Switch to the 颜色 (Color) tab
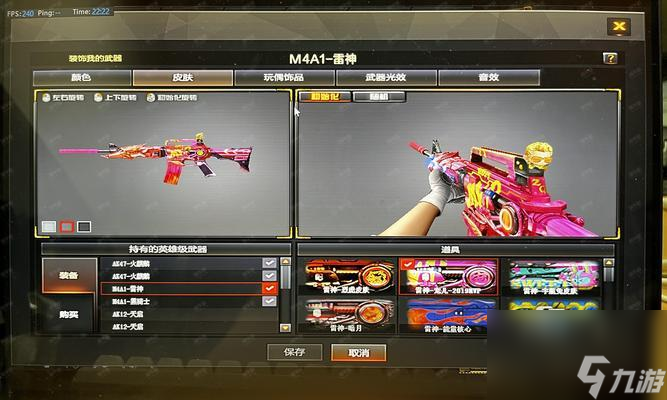Viewport: 667px width, 400px height. click(80, 77)
